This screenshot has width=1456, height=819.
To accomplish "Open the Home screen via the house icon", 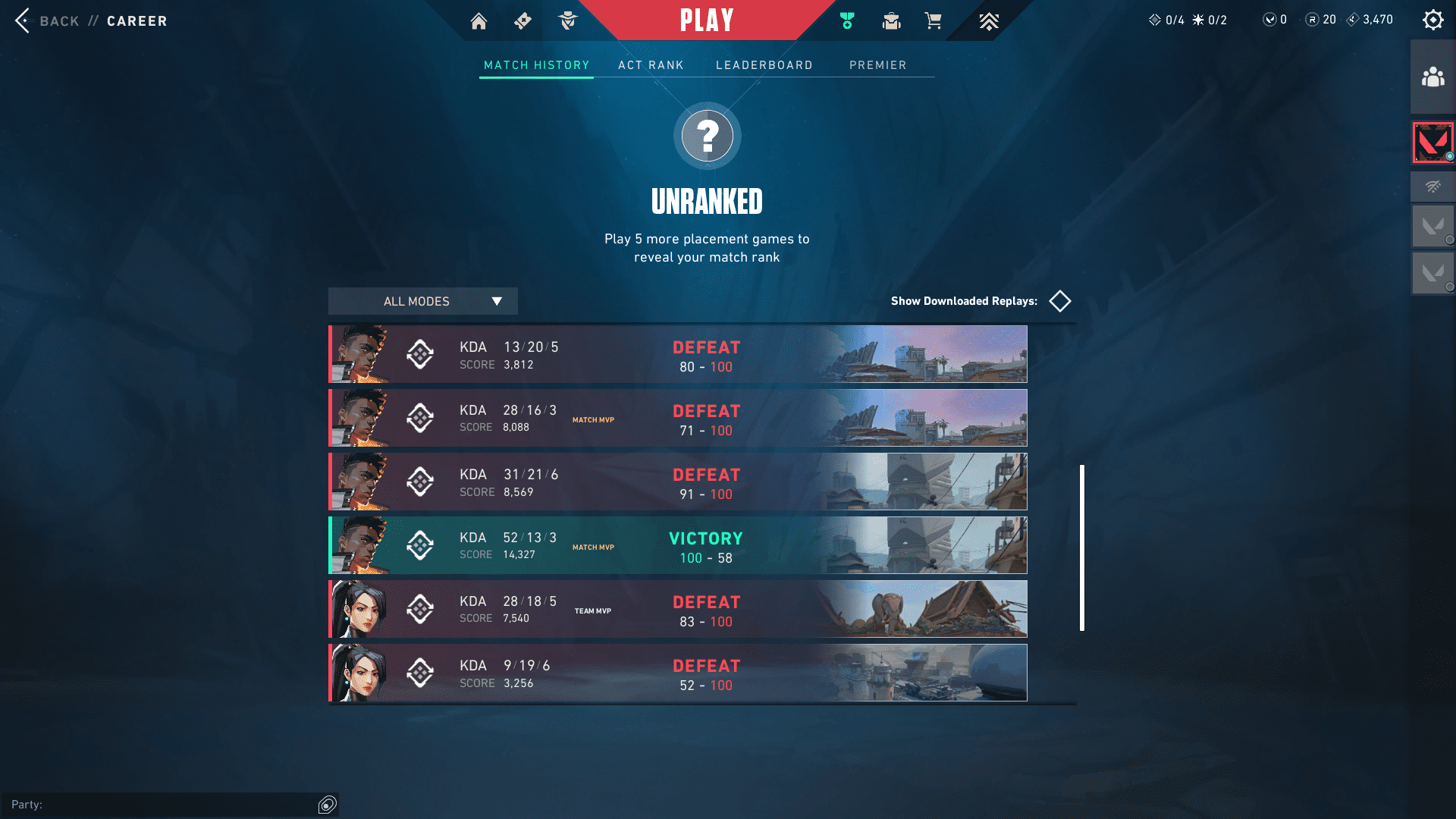I will coord(479,21).
